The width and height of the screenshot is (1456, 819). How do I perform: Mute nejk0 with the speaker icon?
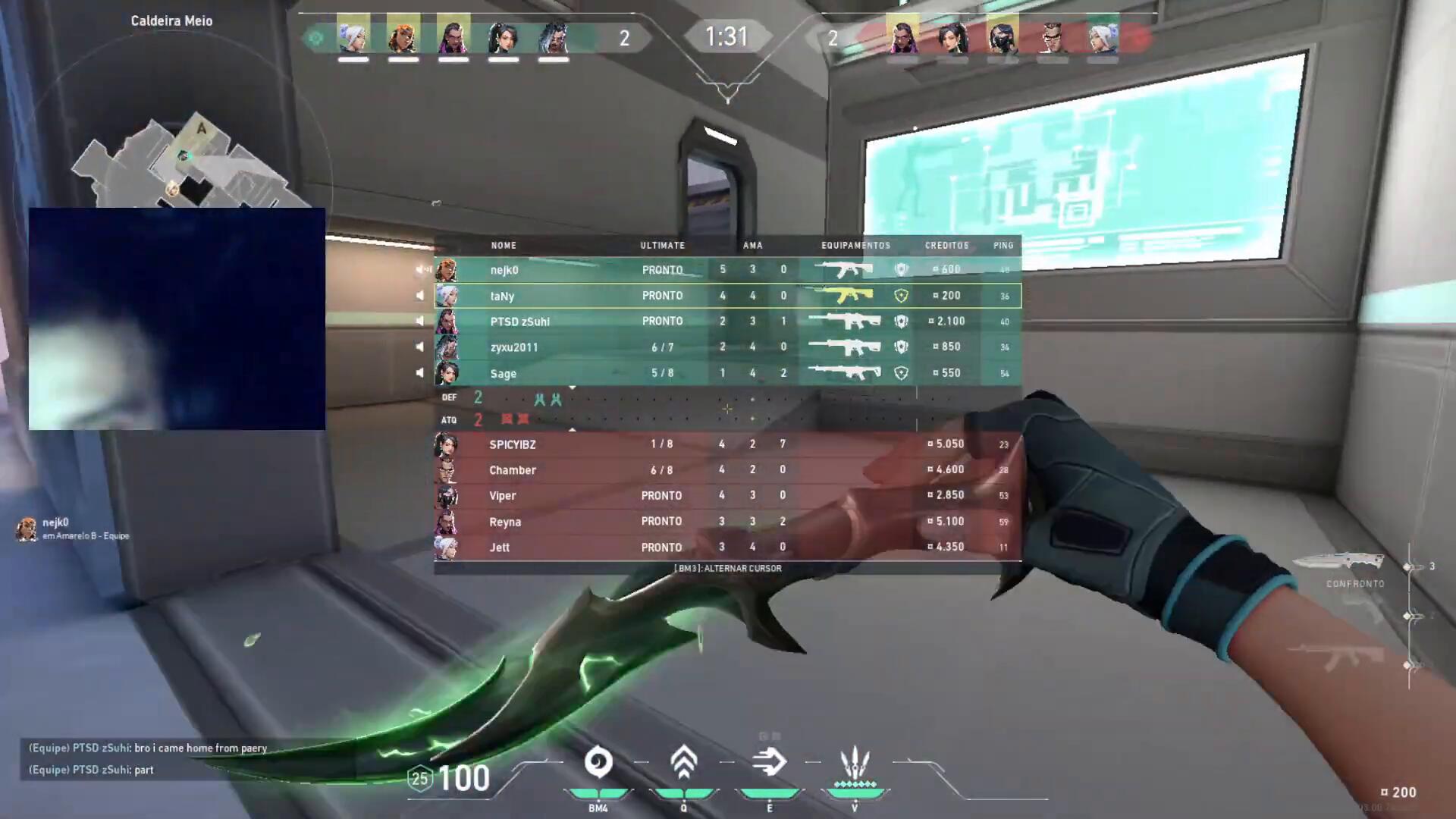(x=420, y=270)
